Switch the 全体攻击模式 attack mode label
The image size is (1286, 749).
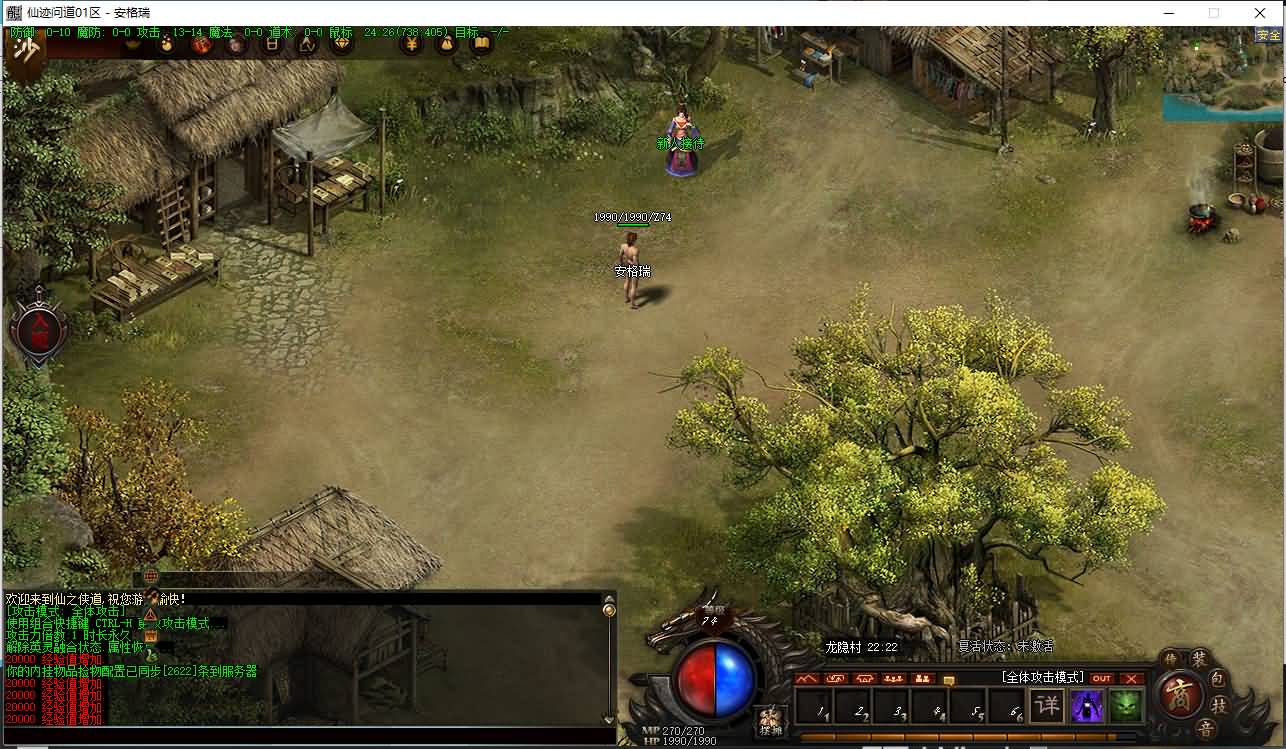pos(1043,678)
